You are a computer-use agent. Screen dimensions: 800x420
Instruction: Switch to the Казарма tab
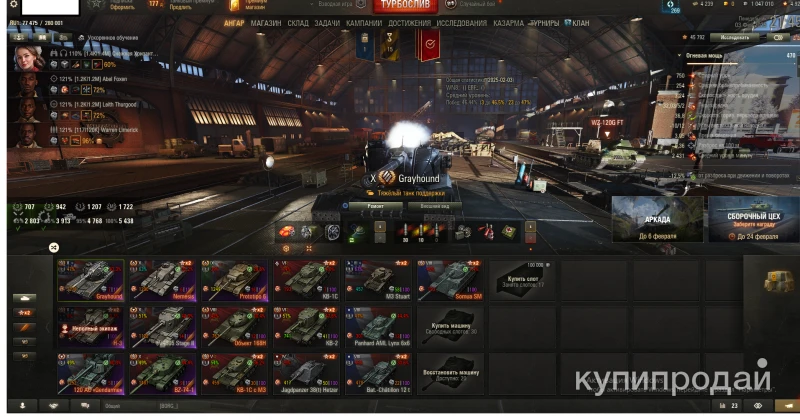[508, 22]
